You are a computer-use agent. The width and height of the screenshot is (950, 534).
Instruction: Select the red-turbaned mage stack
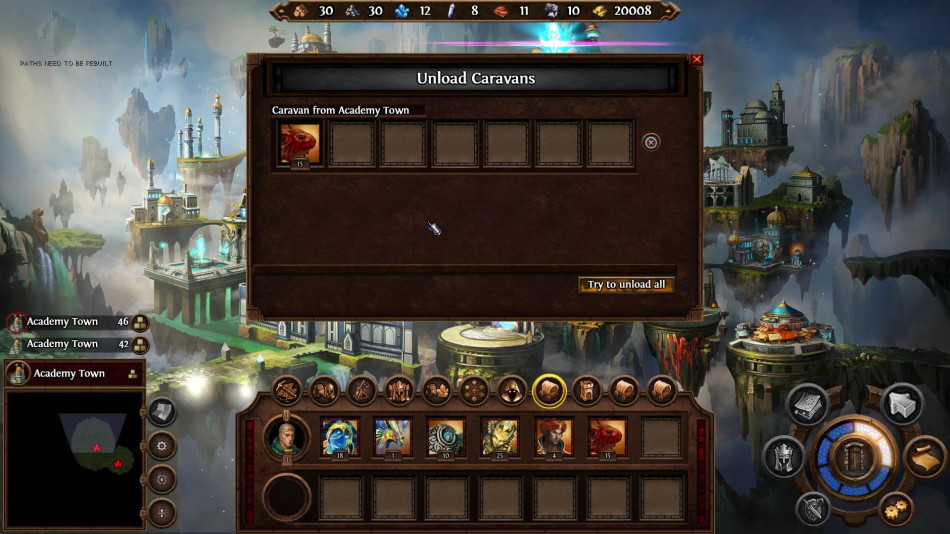[x=554, y=437]
